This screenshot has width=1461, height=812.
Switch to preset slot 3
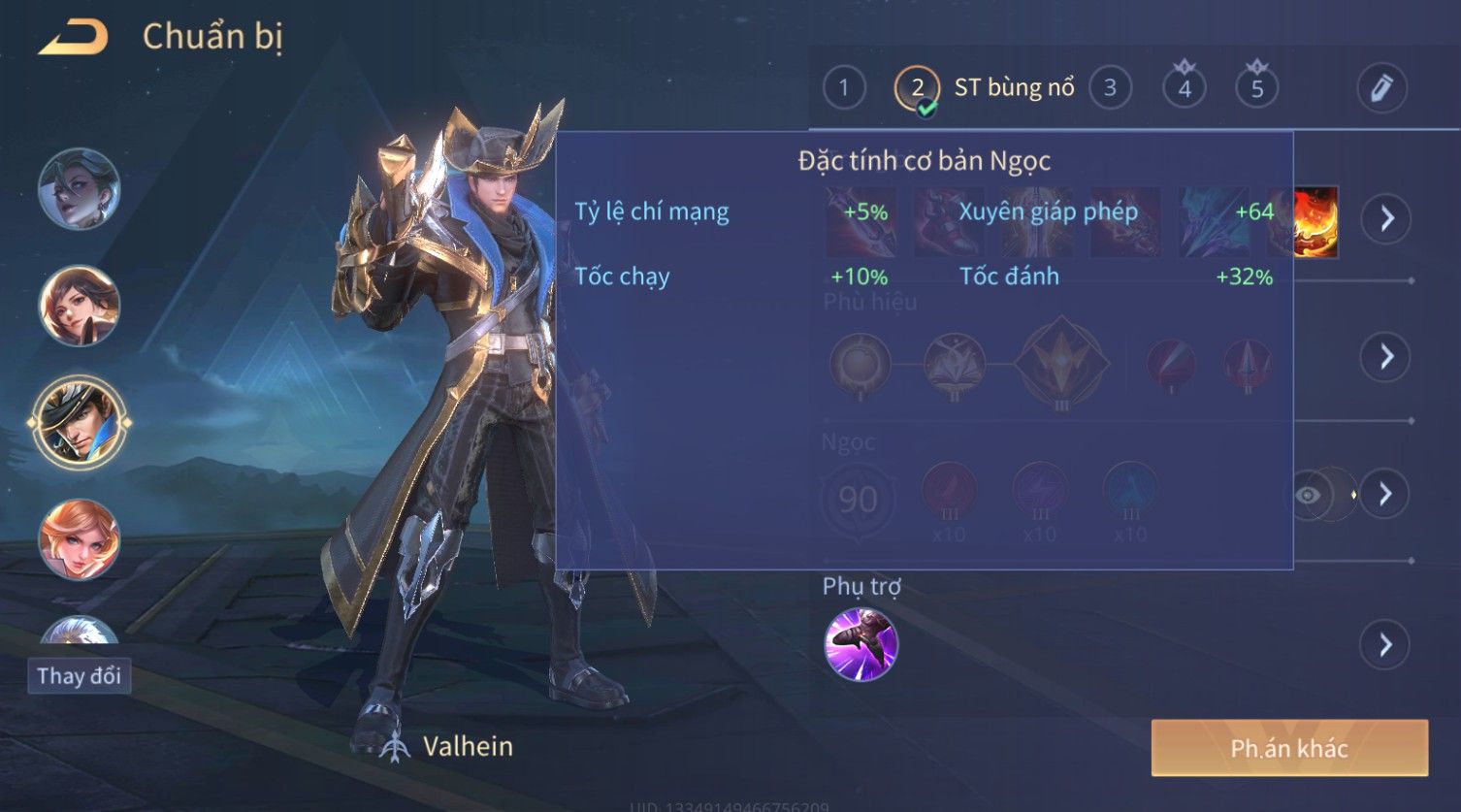1110,88
